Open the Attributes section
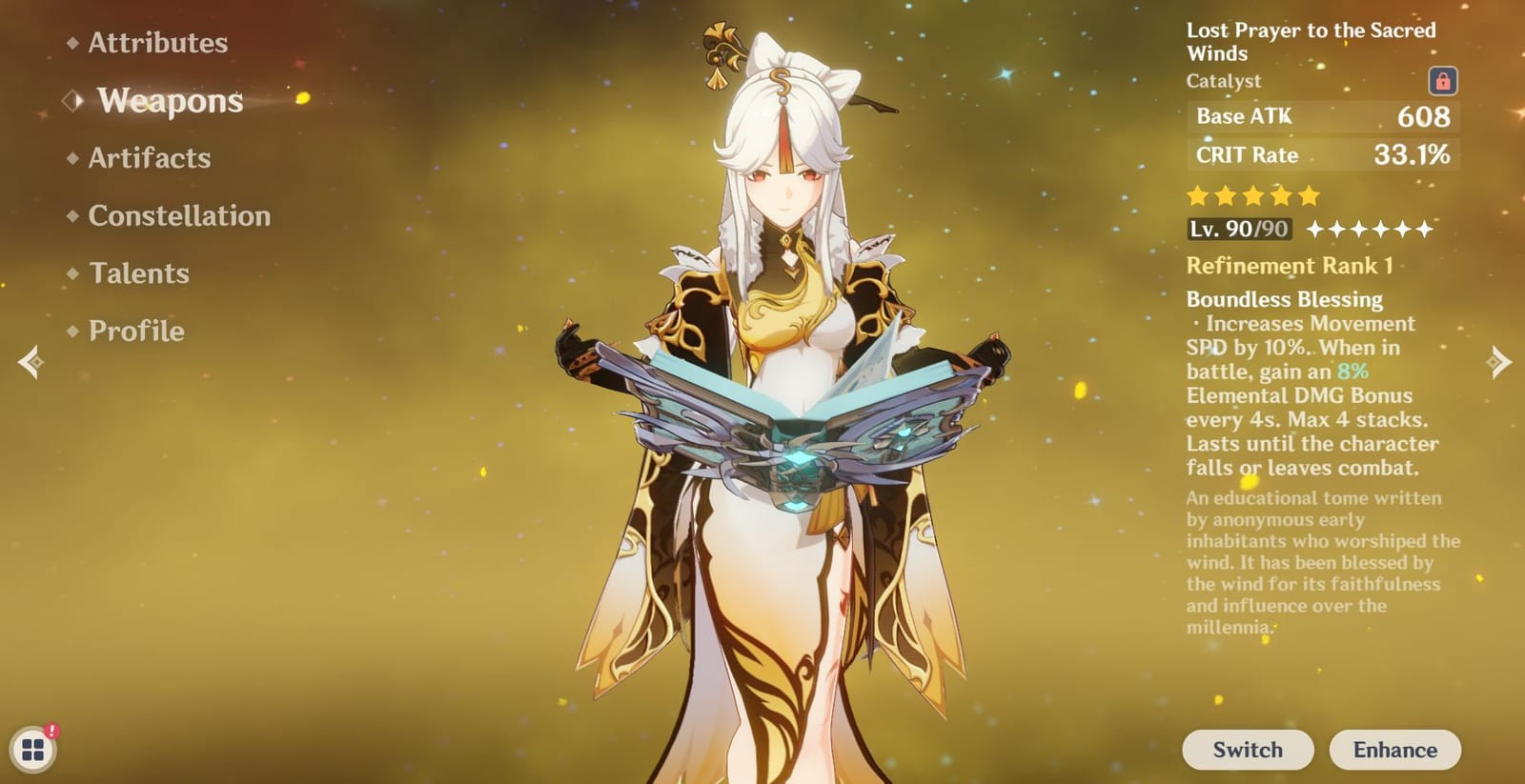 pyautogui.click(x=156, y=43)
